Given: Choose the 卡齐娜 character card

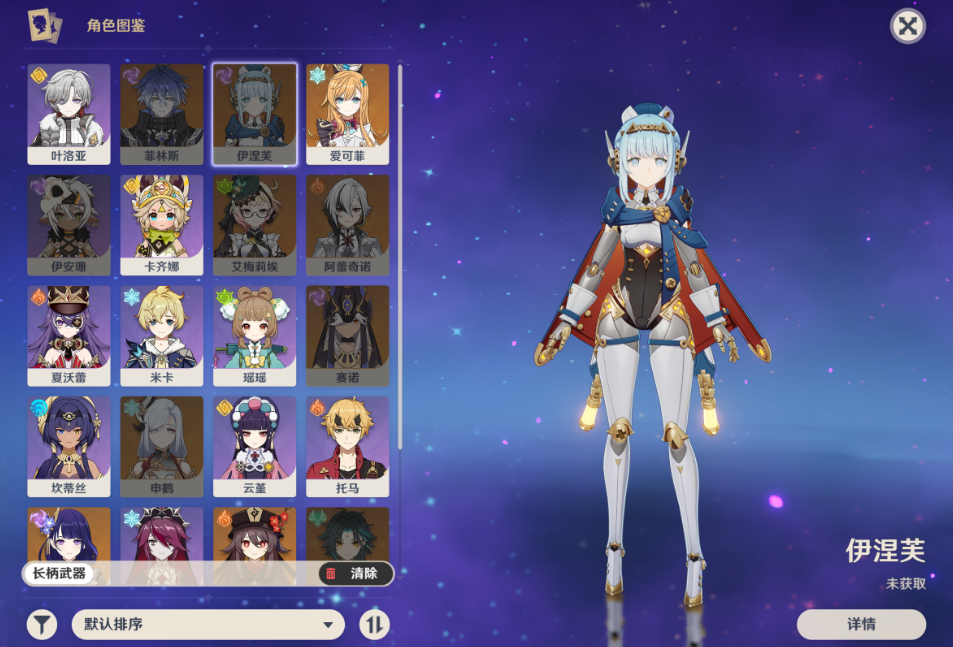Looking at the screenshot, I should pos(162,224).
